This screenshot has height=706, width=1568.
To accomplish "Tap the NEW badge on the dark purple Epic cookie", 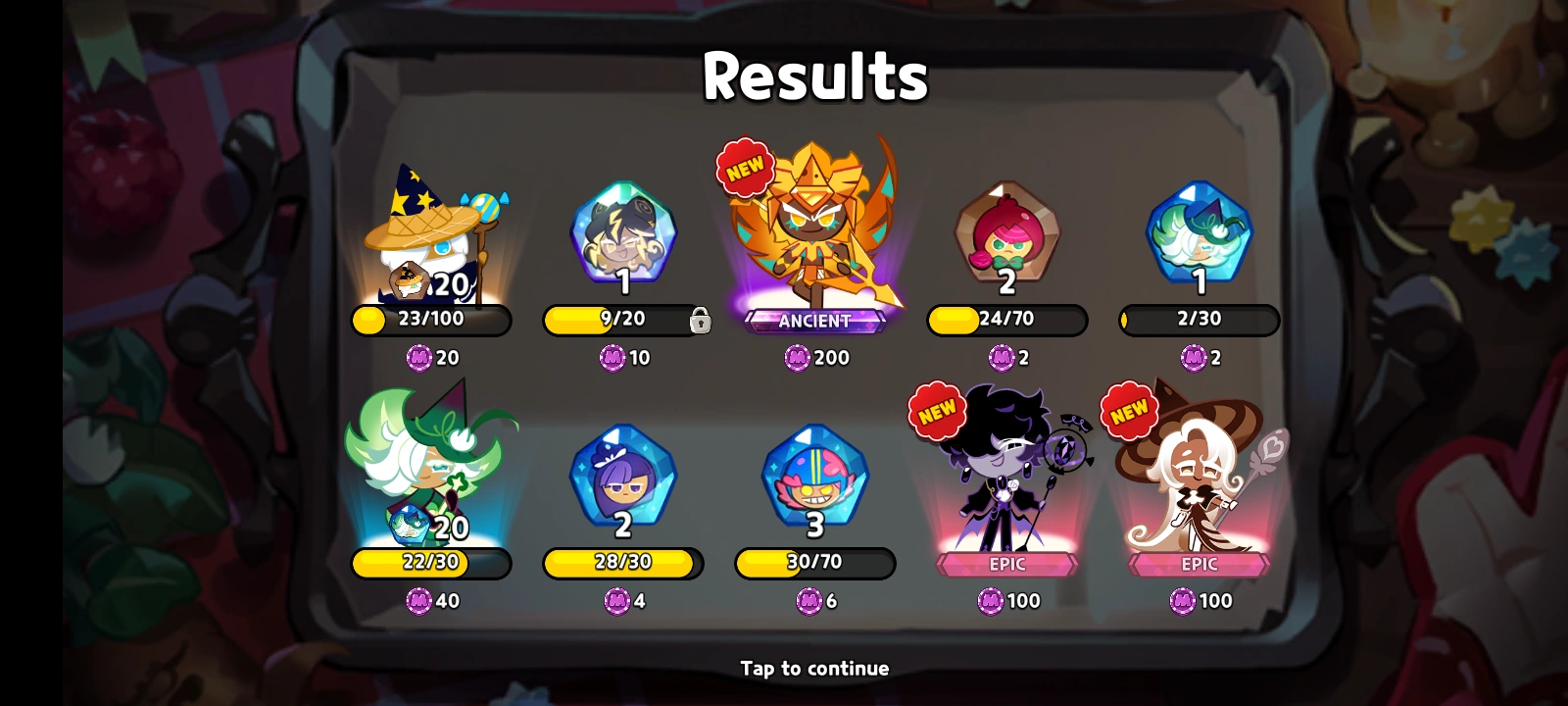I will point(936,410).
